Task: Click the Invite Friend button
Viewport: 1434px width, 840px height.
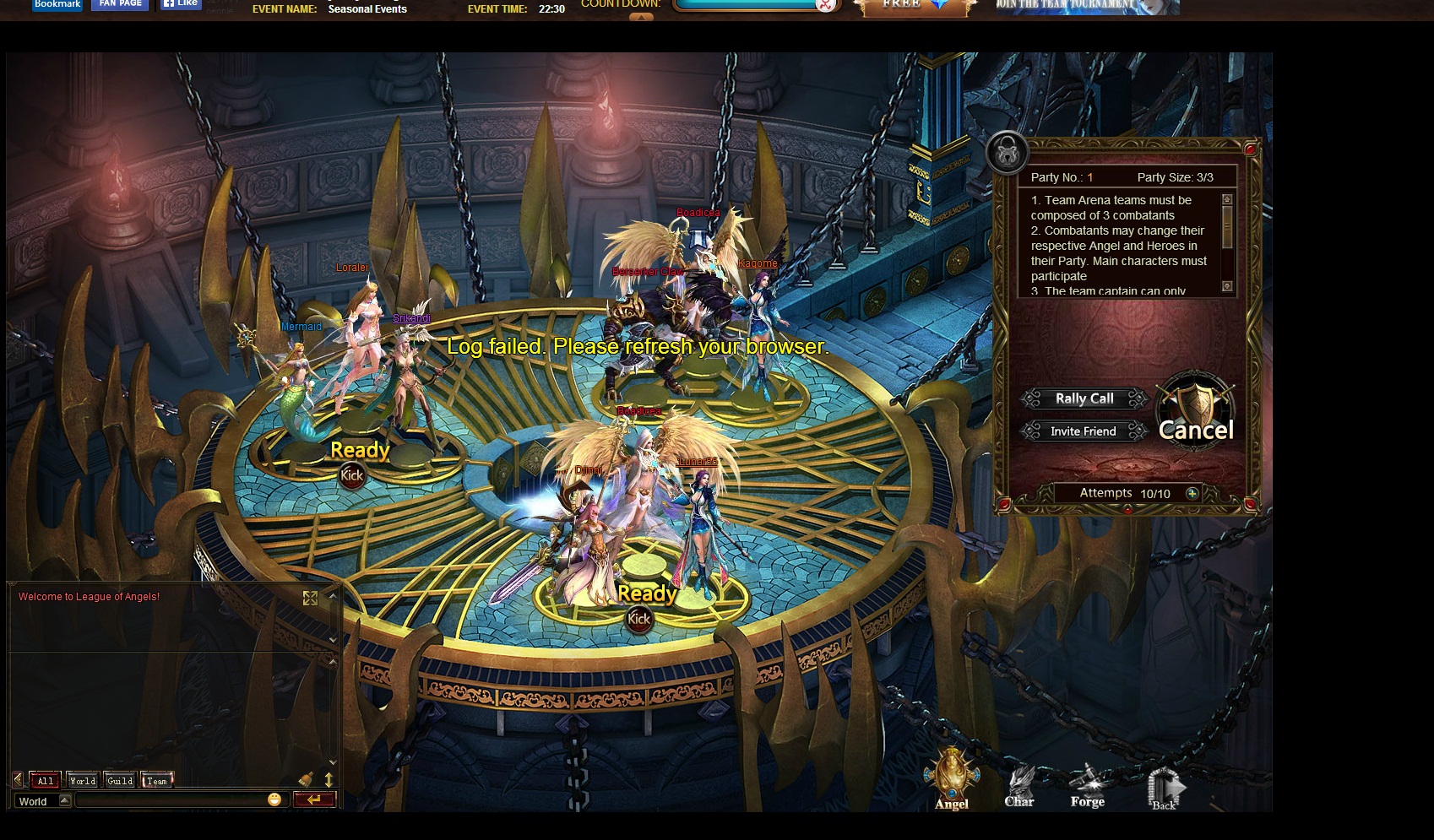Action: [1084, 431]
